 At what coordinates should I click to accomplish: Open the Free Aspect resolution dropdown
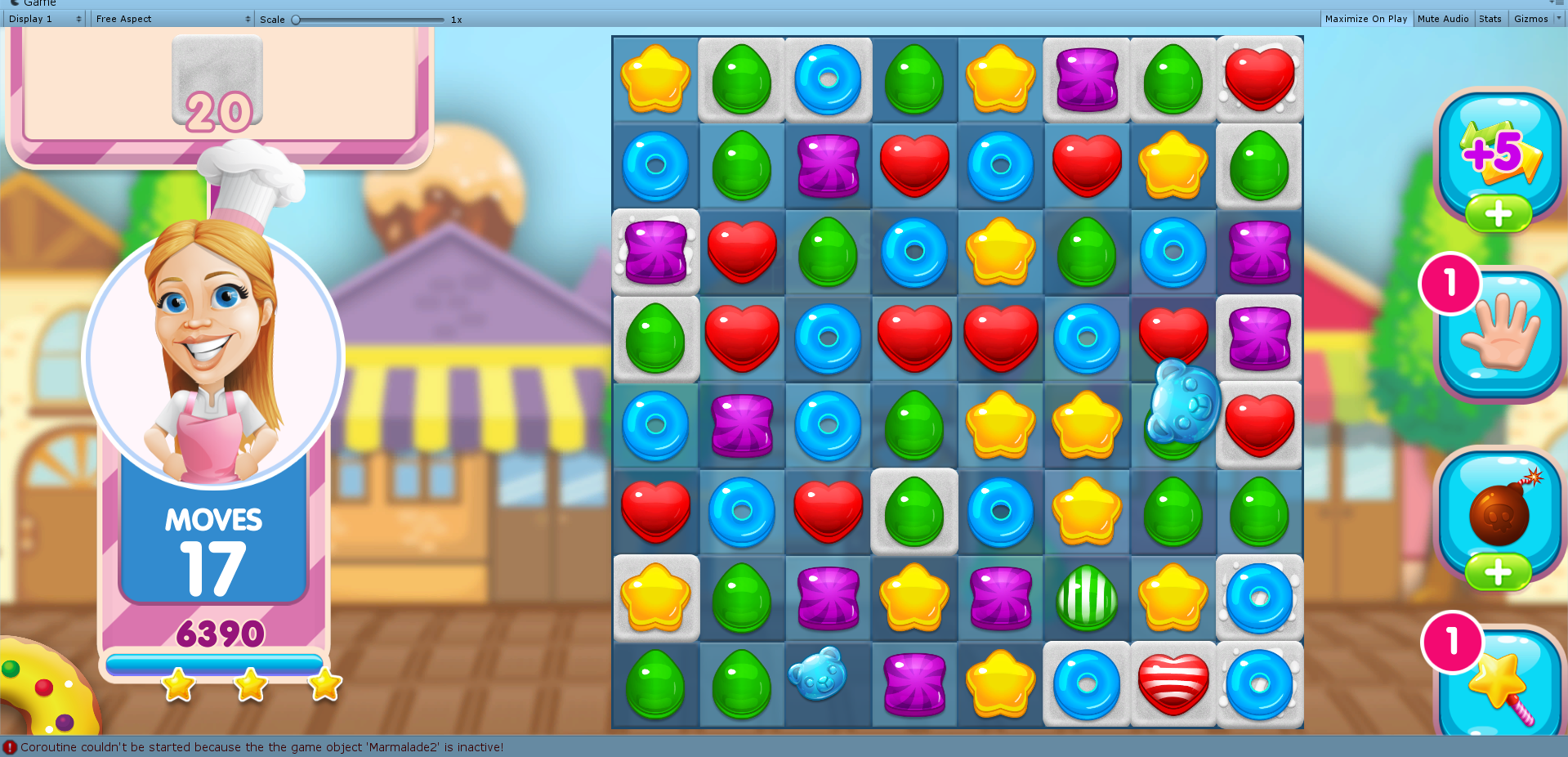(171, 18)
